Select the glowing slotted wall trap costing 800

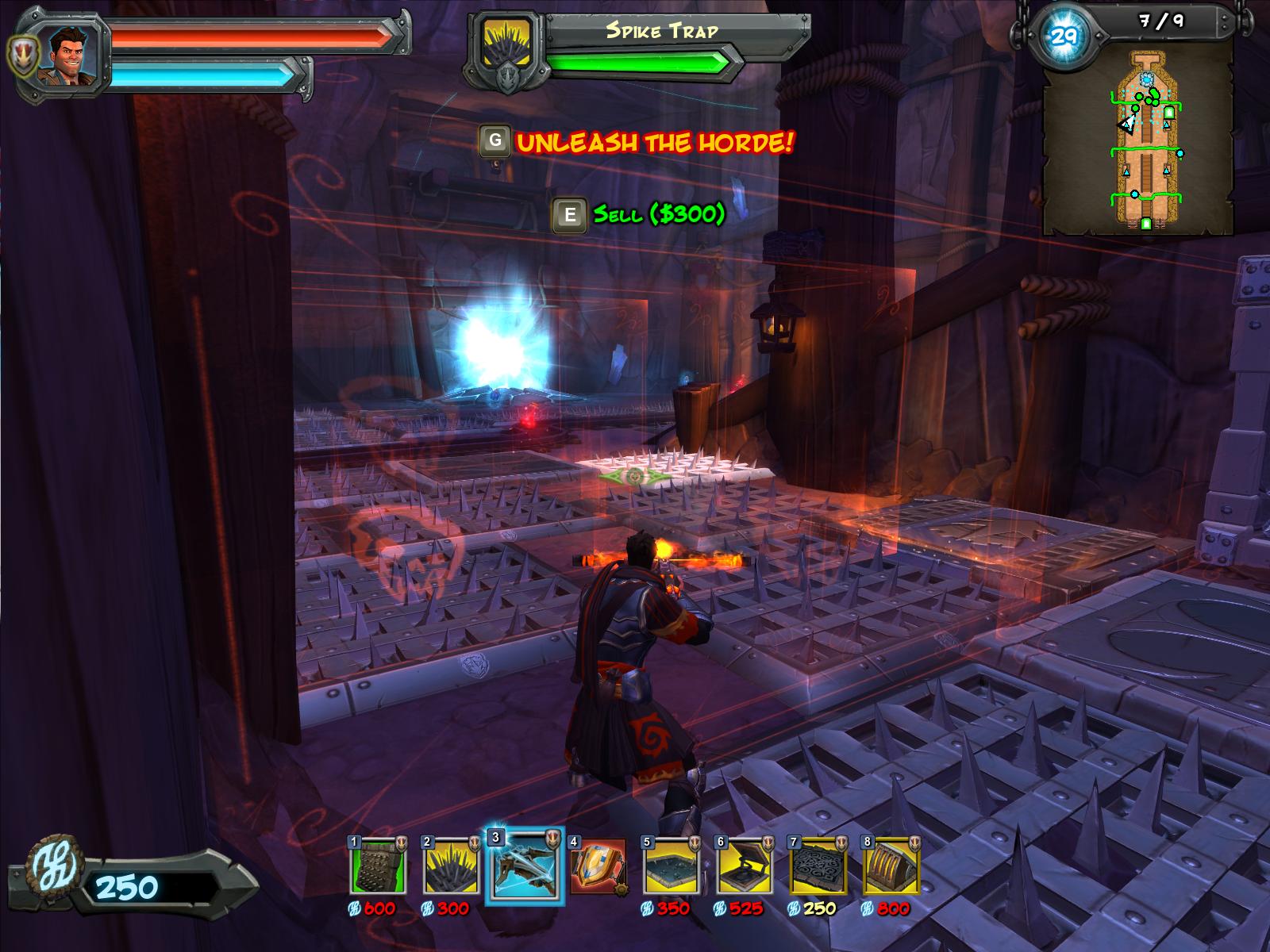tap(891, 866)
